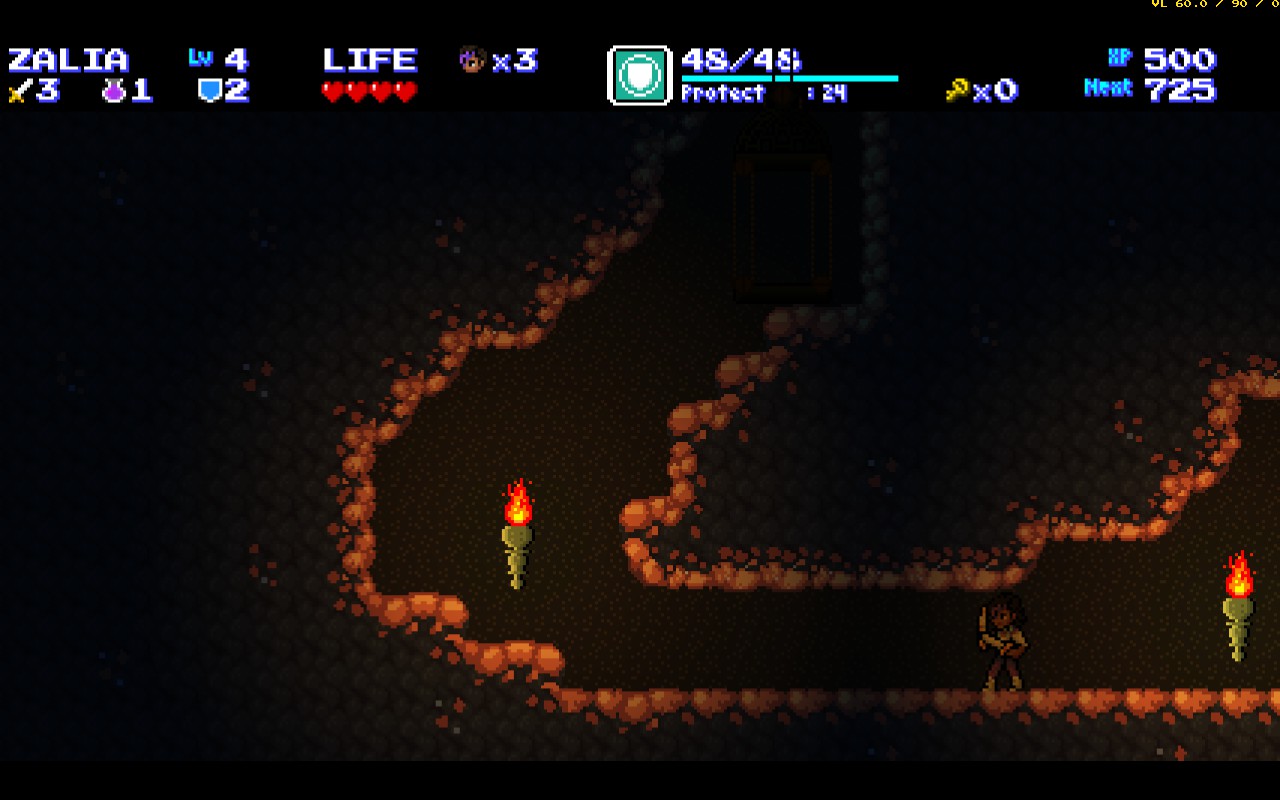Click the purple potion magic icon
Image resolution: width=1280 pixels, height=800 pixels.
point(113,91)
